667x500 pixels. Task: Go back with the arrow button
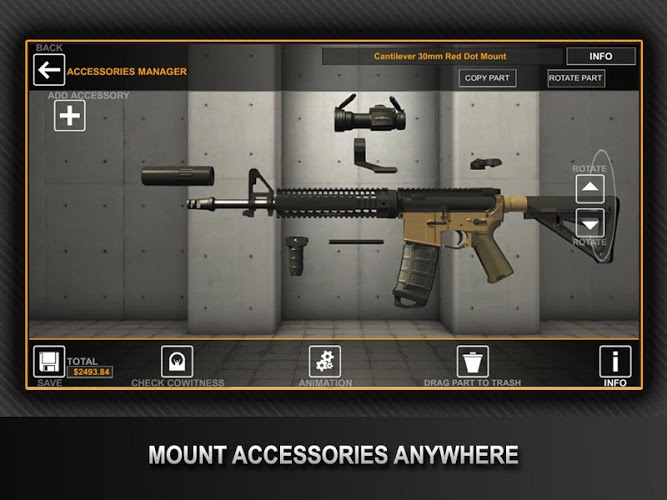pos(48,70)
